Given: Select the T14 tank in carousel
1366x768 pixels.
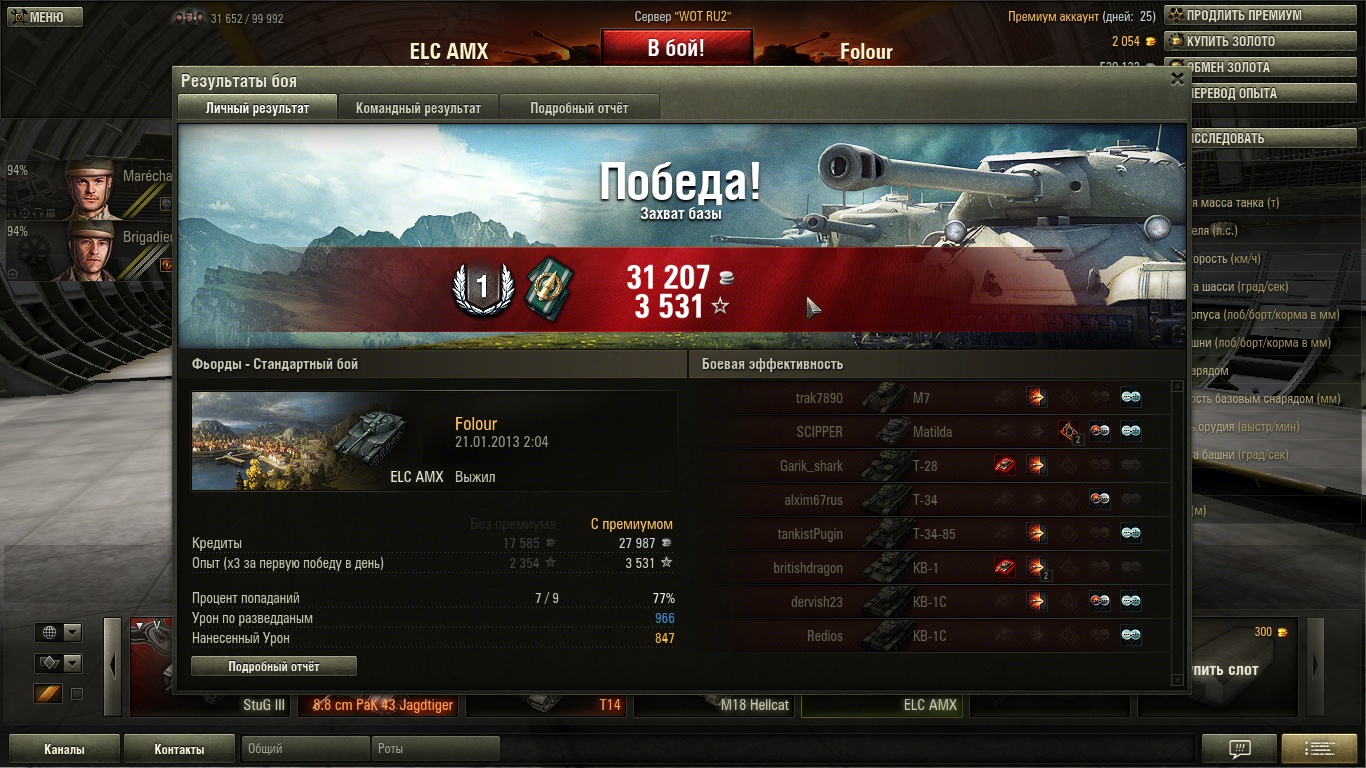Looking at the screenshot, I should 547,704.
